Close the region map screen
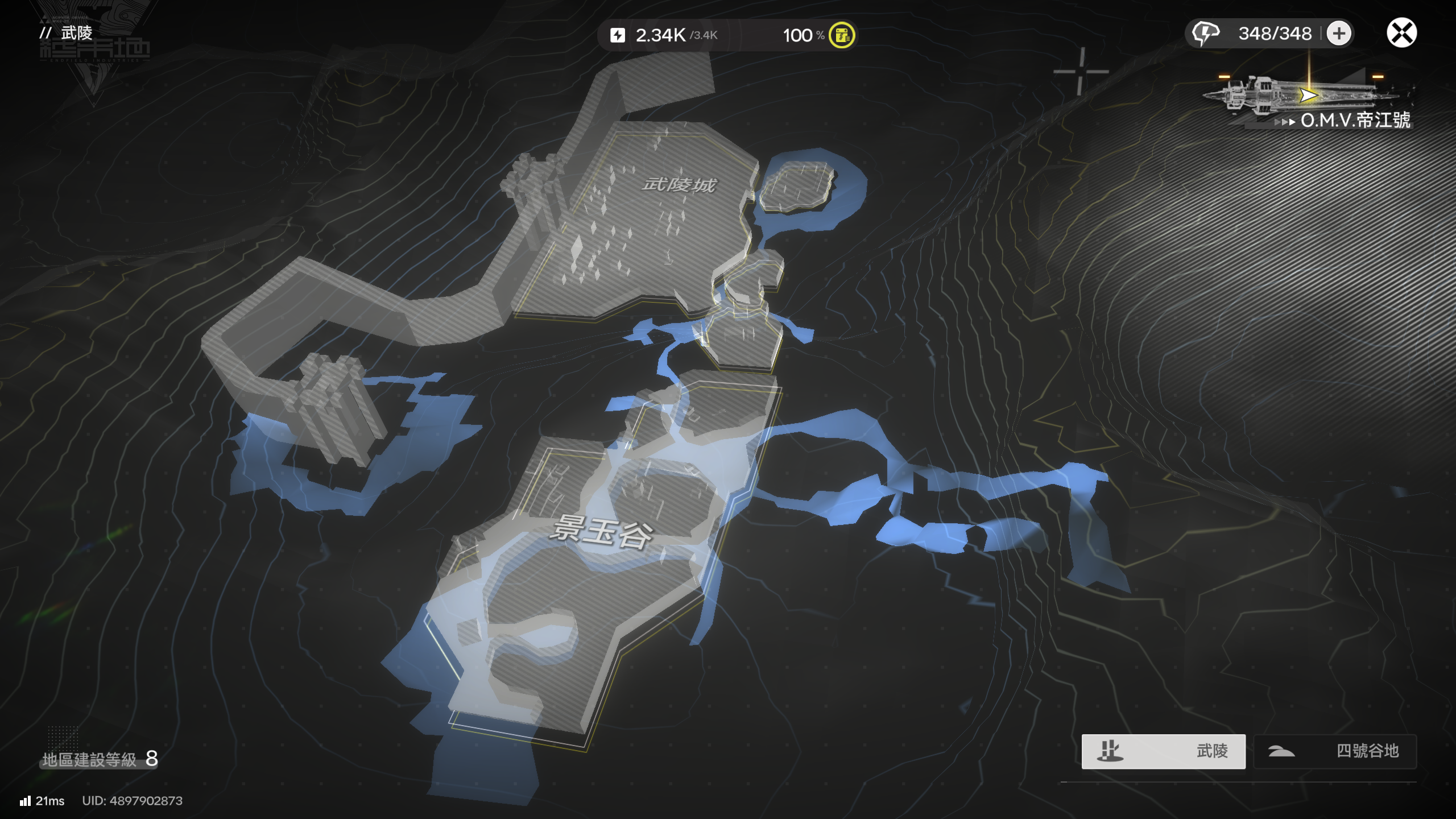1456x819 pixels. tap(1401, 33)
